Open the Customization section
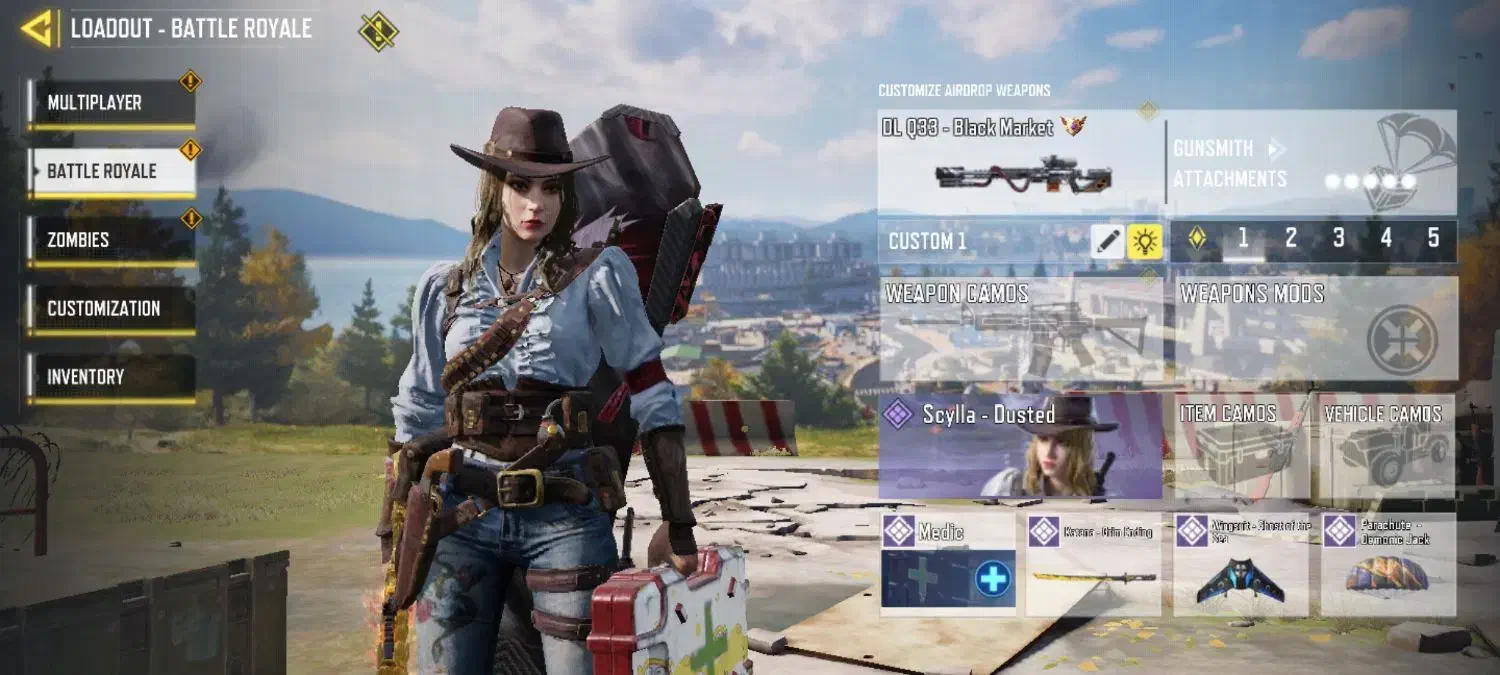The width and height of the screenshot is (1500, 675). (x=111, y=309)
